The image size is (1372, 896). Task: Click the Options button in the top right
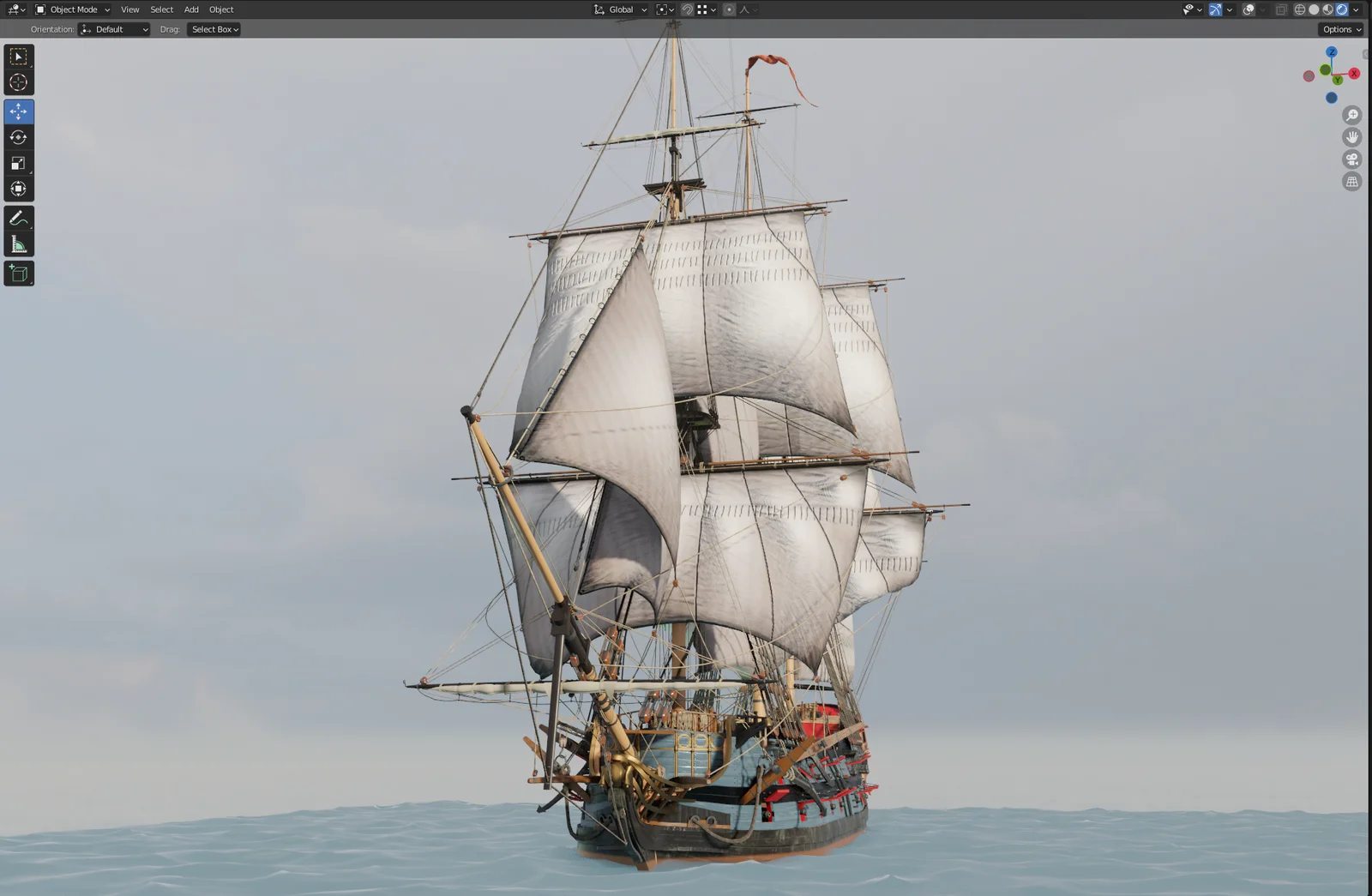[x=1339, y=28]
